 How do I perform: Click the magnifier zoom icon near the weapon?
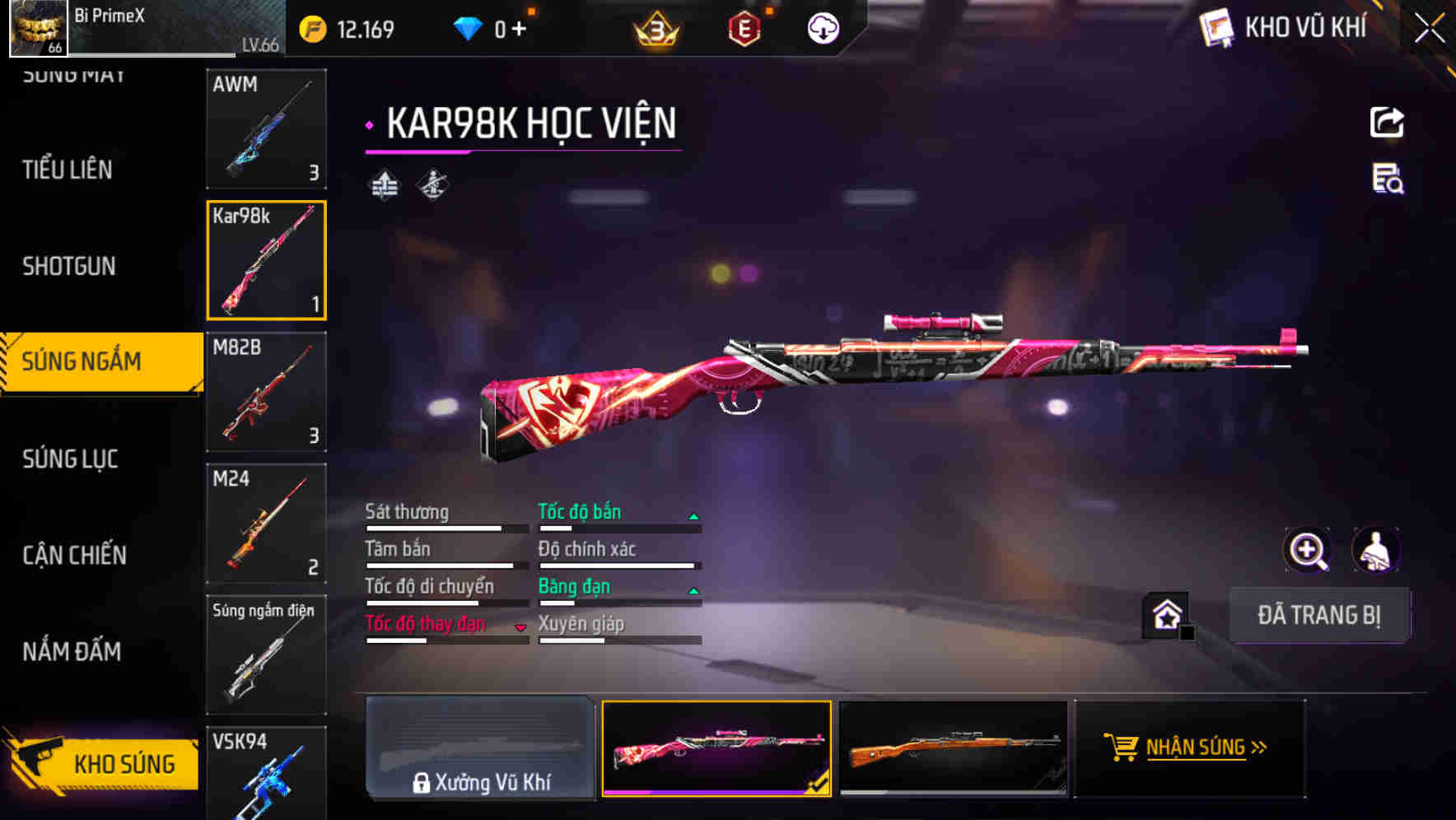coord(1308,550)
